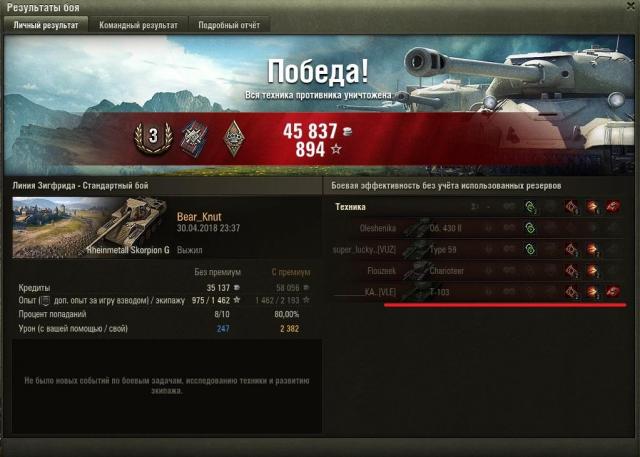Viewport: 640px width, 457px height.
Task: Open the Командный результат tab
Action: tap(138, 24)
